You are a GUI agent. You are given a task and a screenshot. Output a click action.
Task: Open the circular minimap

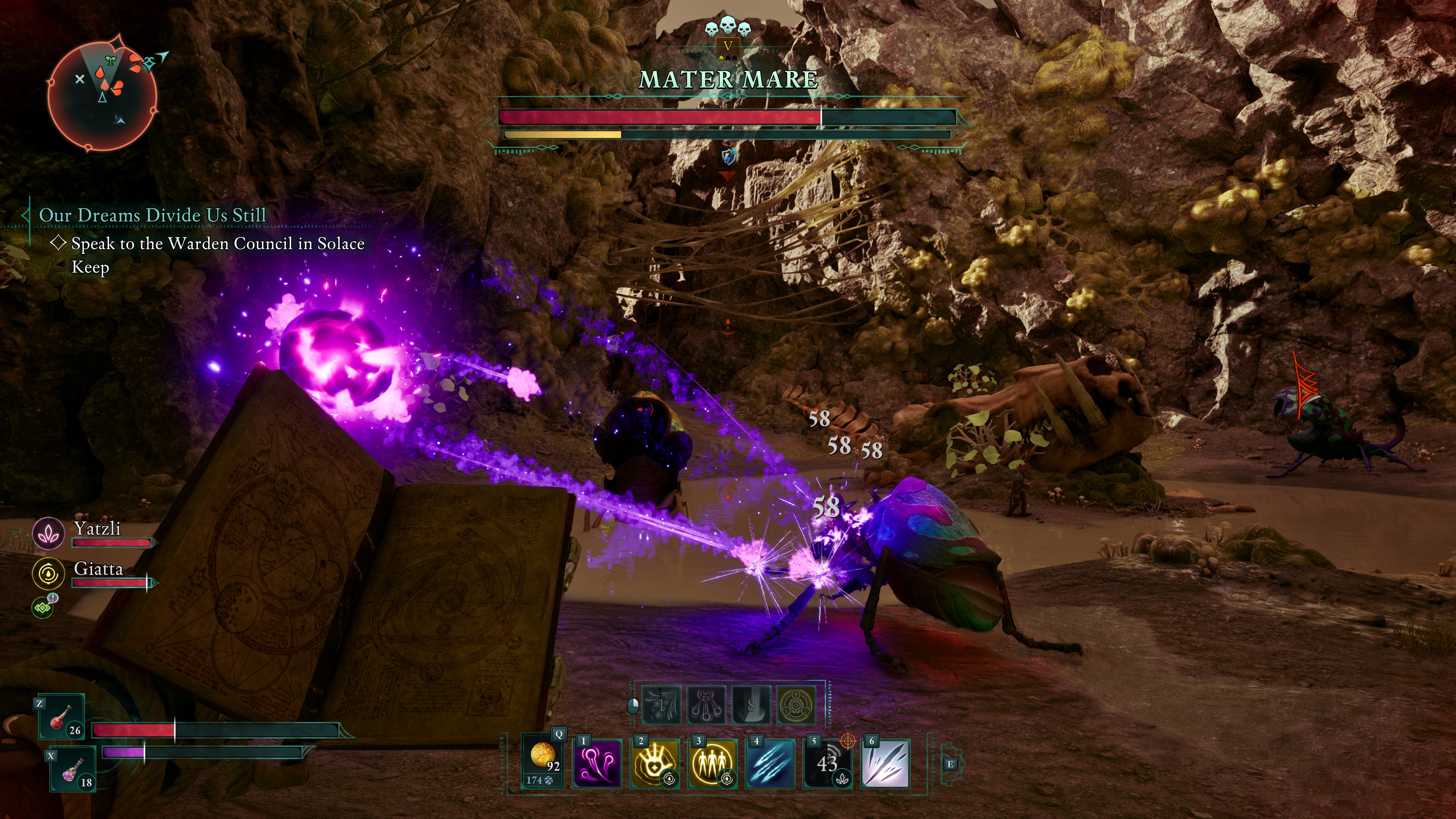(x=102, y=93)
